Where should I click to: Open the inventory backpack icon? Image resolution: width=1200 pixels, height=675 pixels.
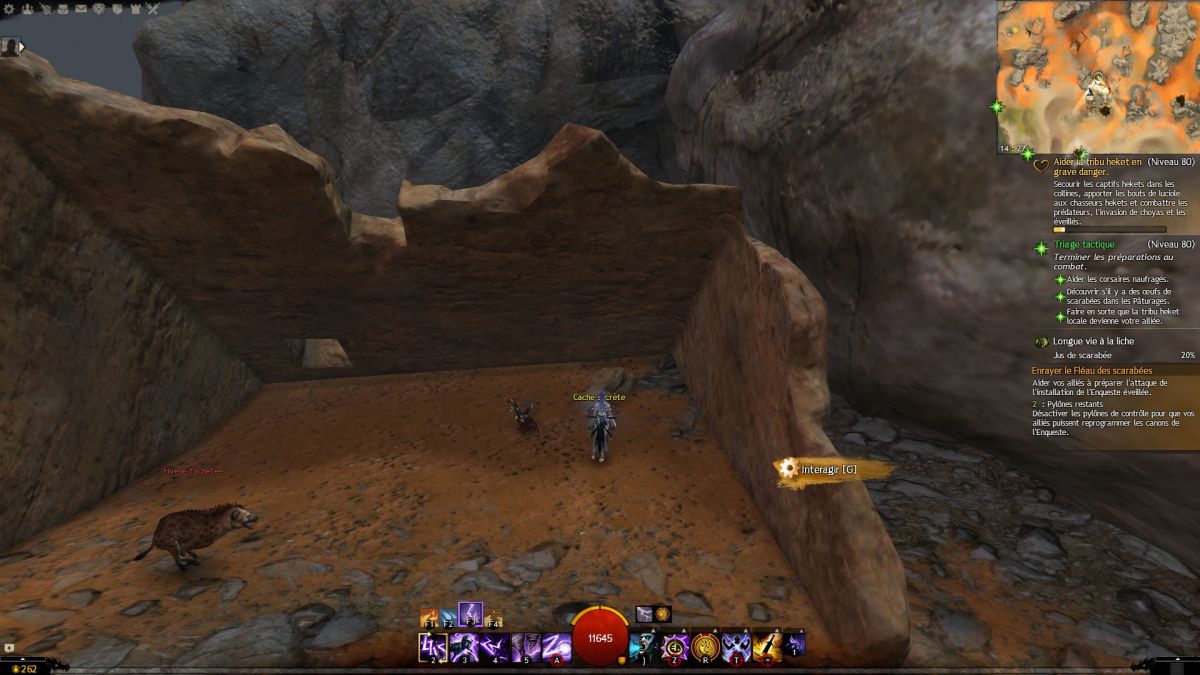coord(64,9)
